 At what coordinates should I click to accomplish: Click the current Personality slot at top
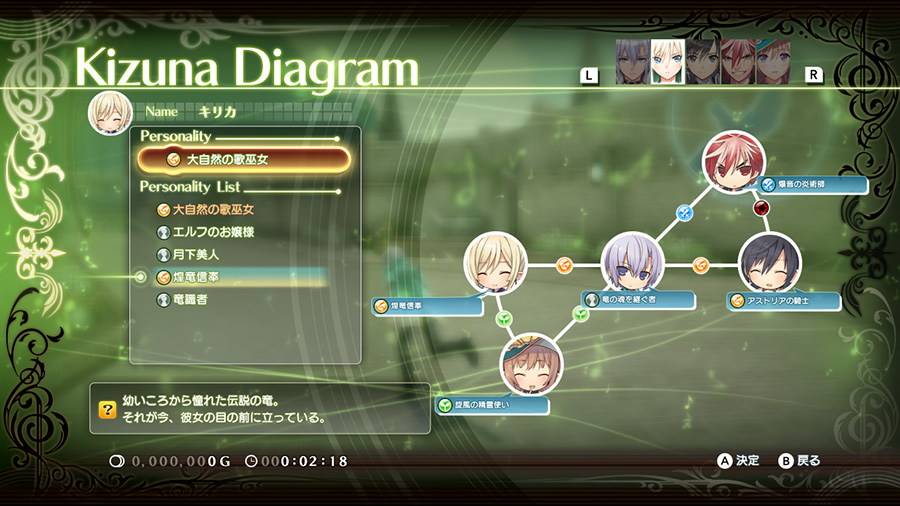pyautogui.click(x=244, y=159)
